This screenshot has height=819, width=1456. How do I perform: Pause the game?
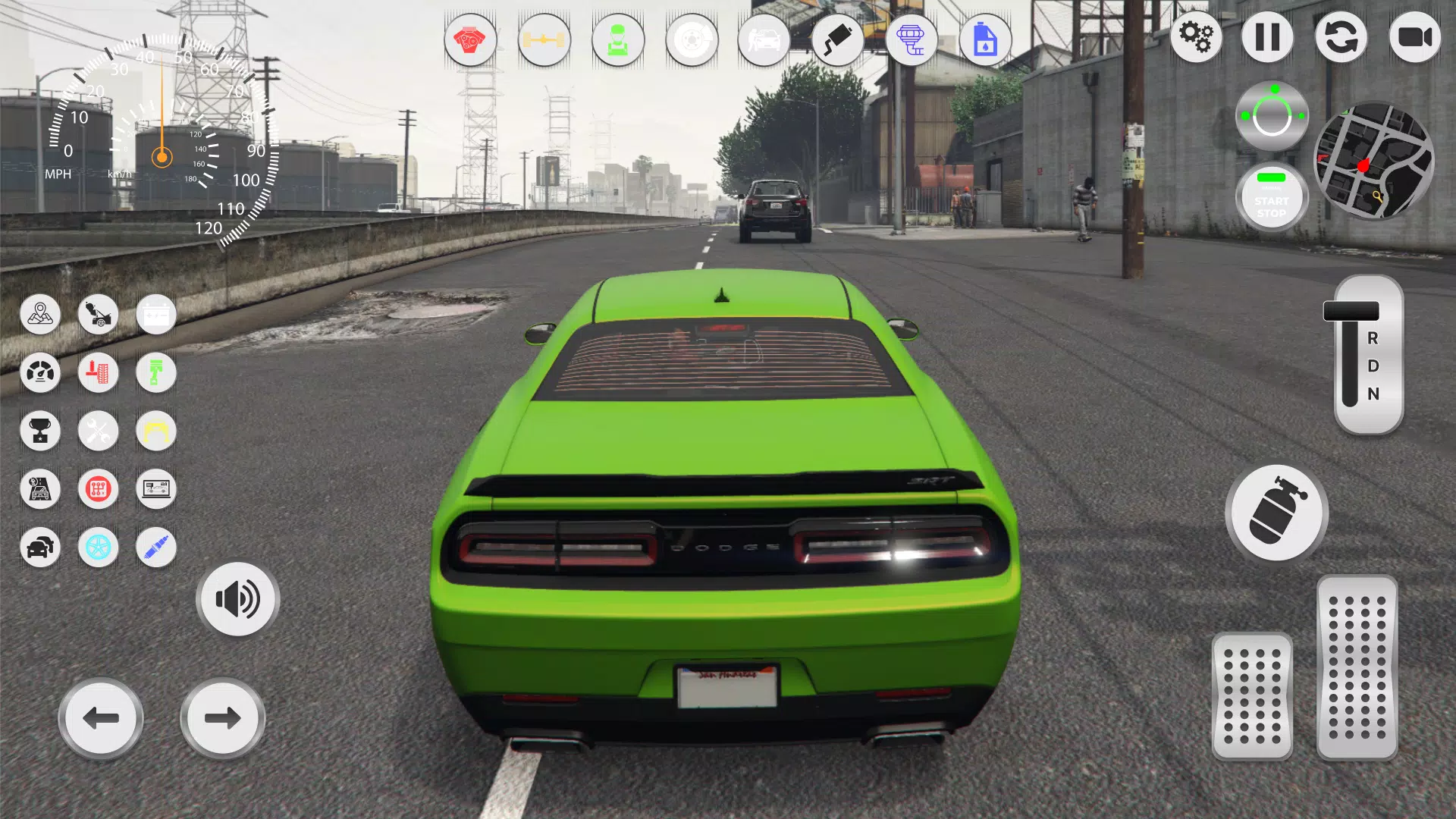(1266, 36)
